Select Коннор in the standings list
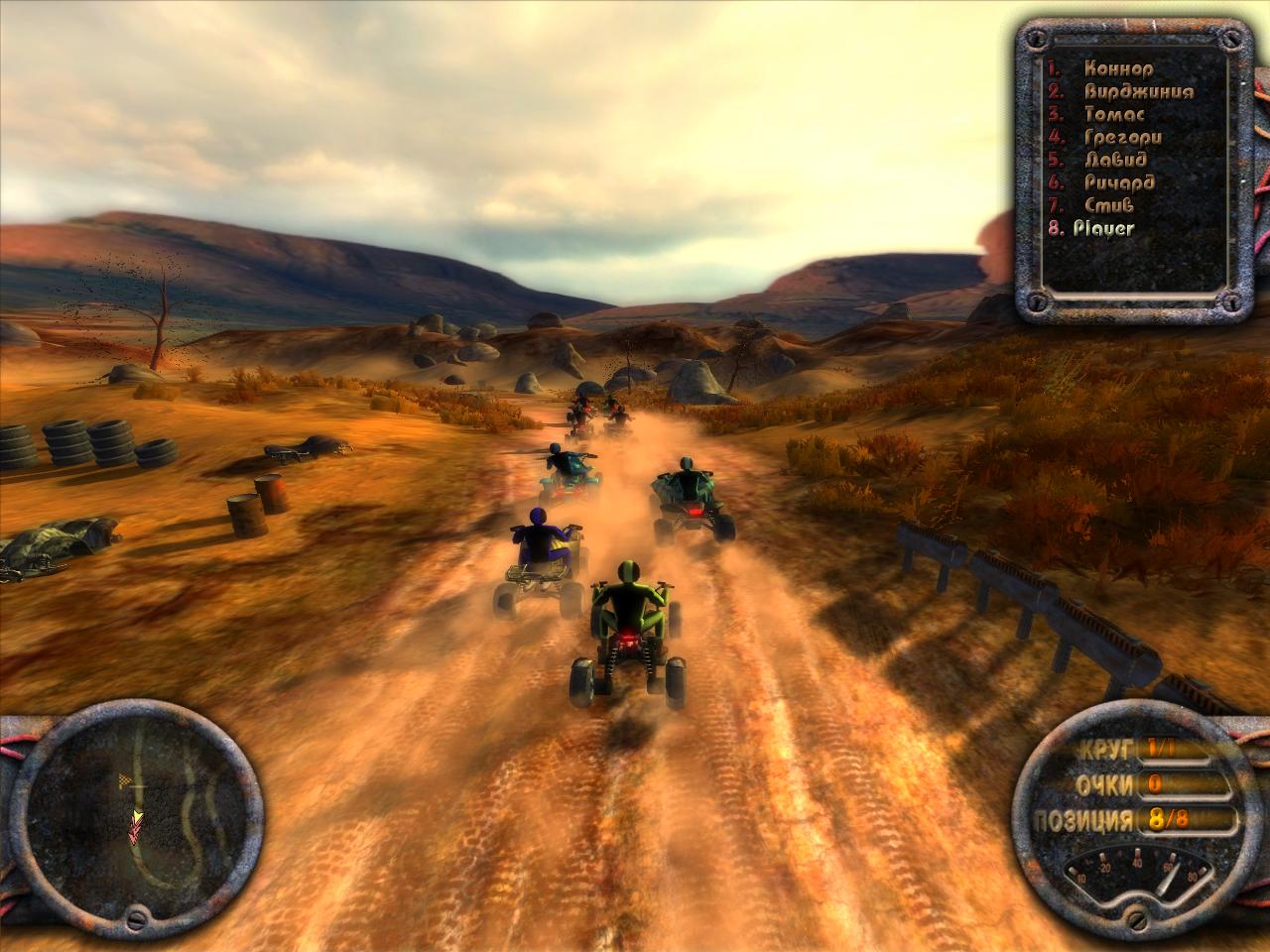1270x952 pixels. point(1118,68)
